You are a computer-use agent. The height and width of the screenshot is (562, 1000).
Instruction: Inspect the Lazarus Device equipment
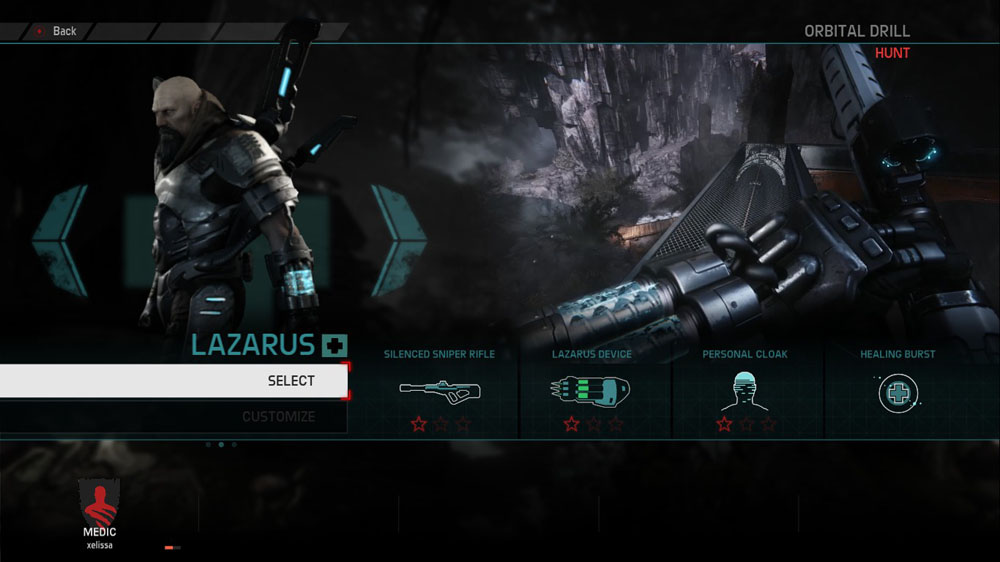point(591,389)
